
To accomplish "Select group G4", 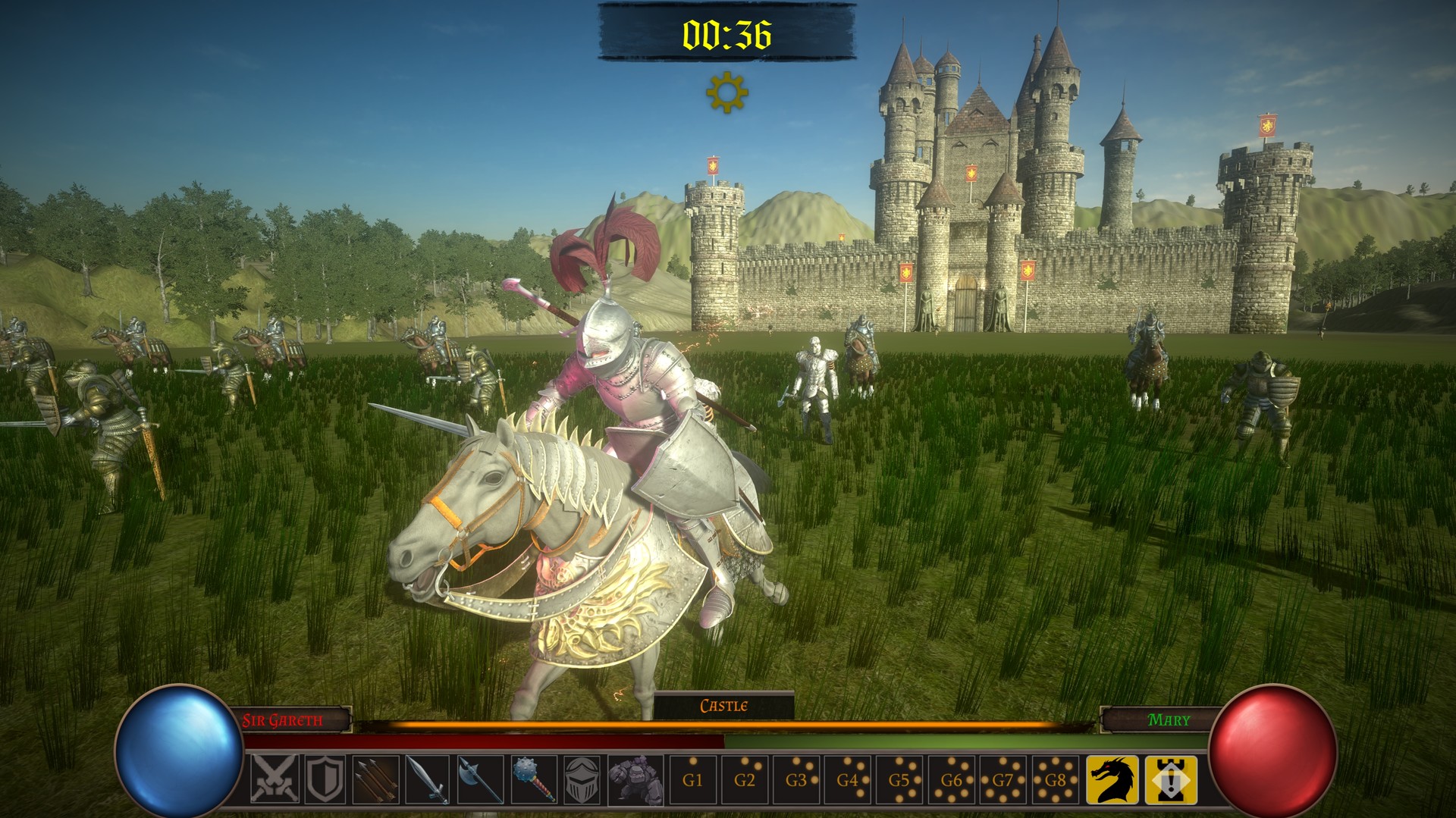I will coord(848,779).
